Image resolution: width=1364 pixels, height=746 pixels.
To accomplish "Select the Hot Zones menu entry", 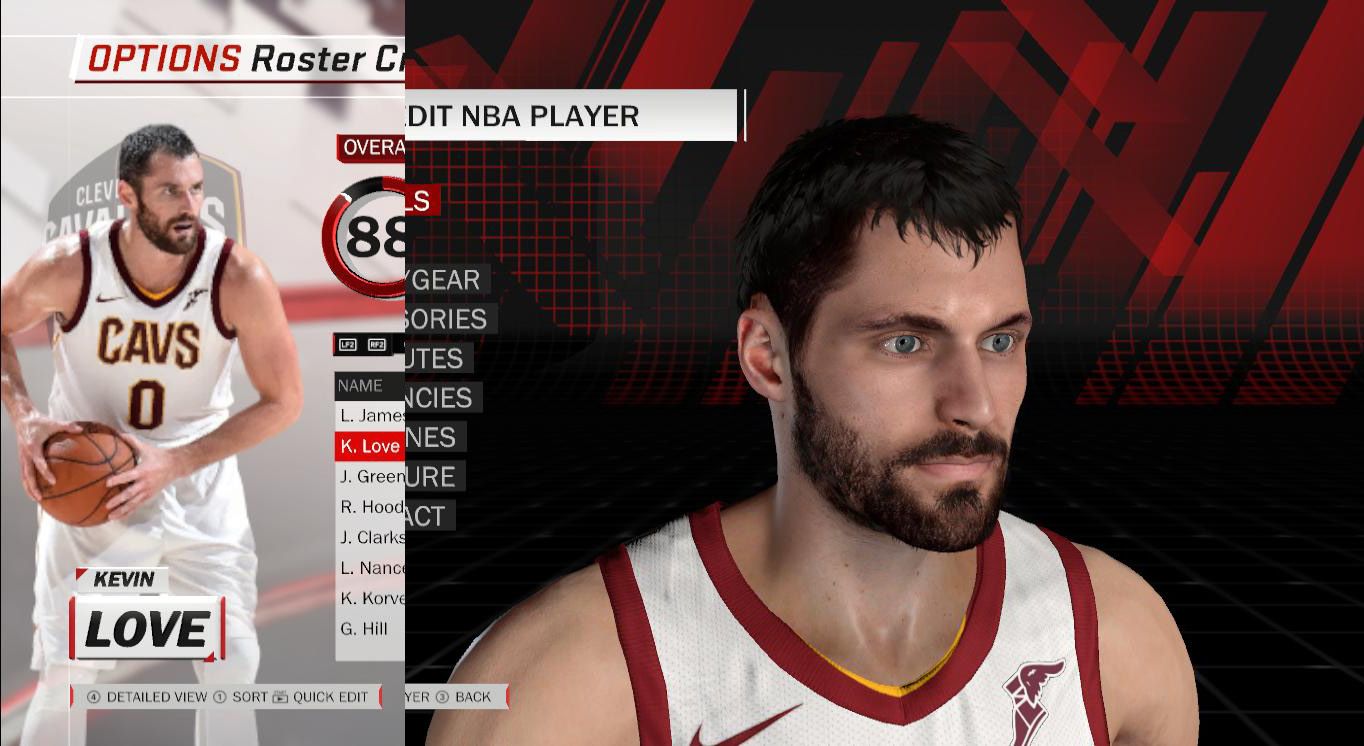I will point(433,437).
